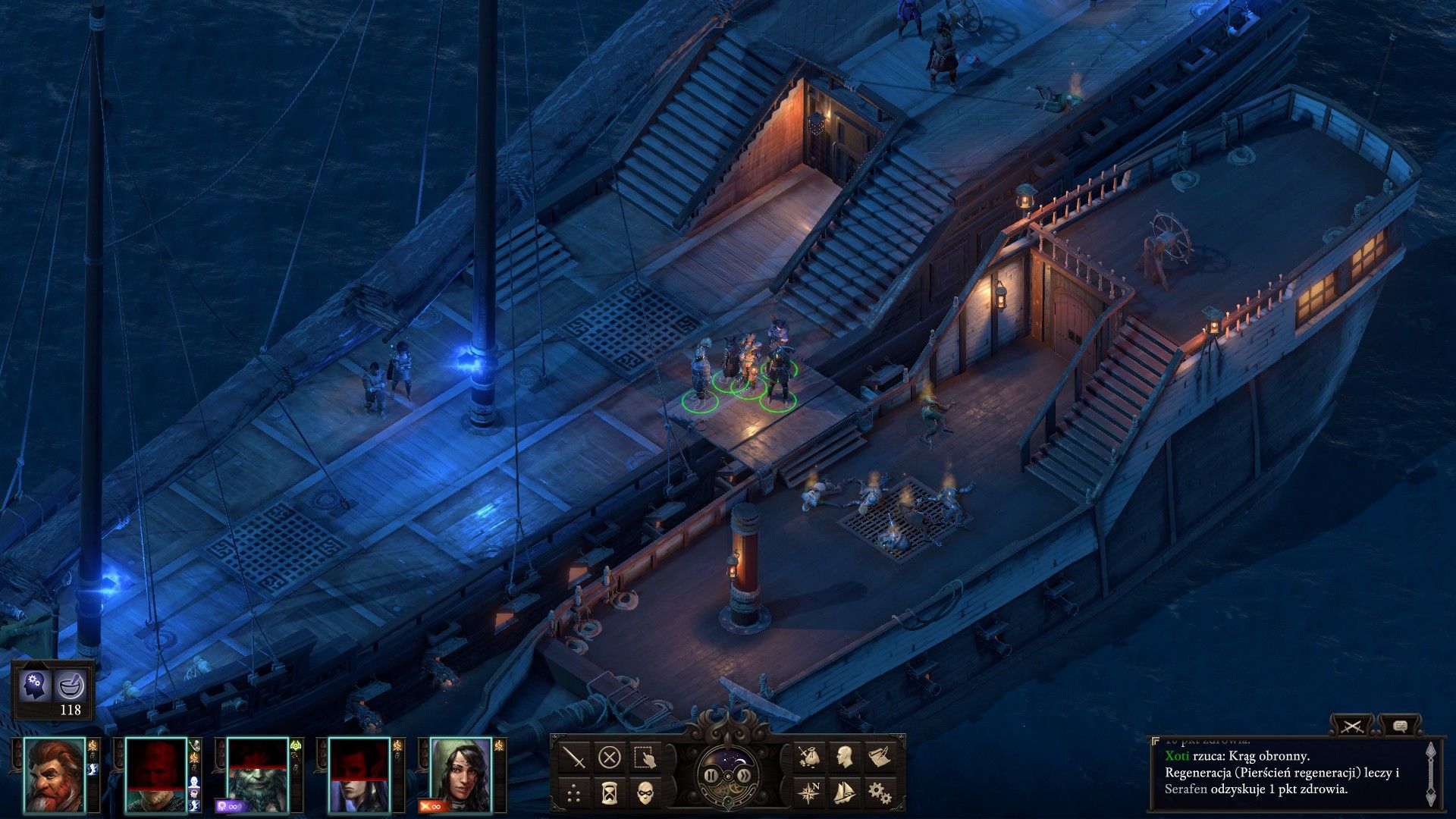Image resolution: width=1456 pixels, height=819 pixels.
Task: Toggle stealth mode with the masked face
Action: pyautogui.click(x=645, y=793)
